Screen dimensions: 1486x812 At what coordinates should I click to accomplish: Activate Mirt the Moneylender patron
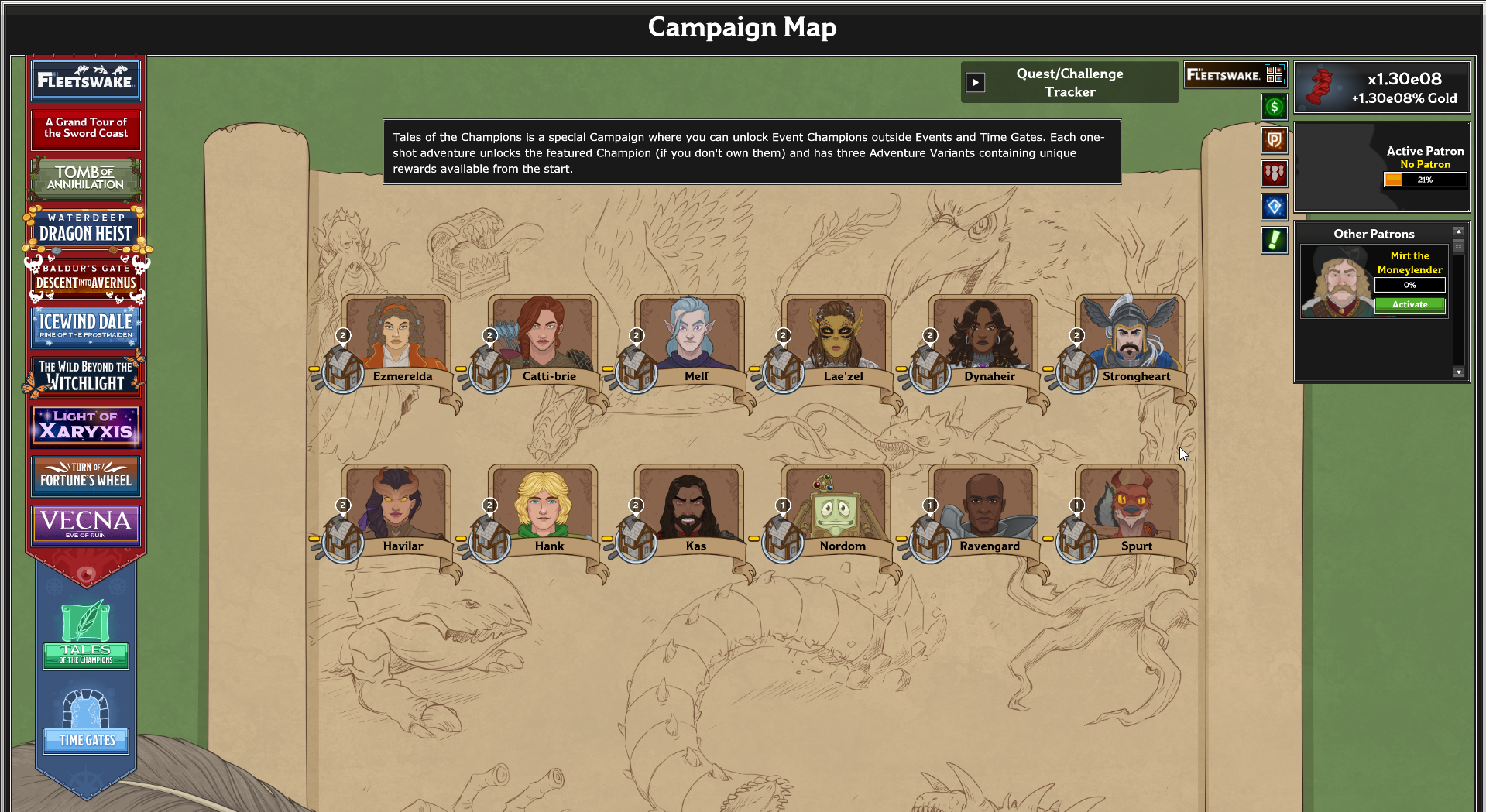(x=1409, y=305)
